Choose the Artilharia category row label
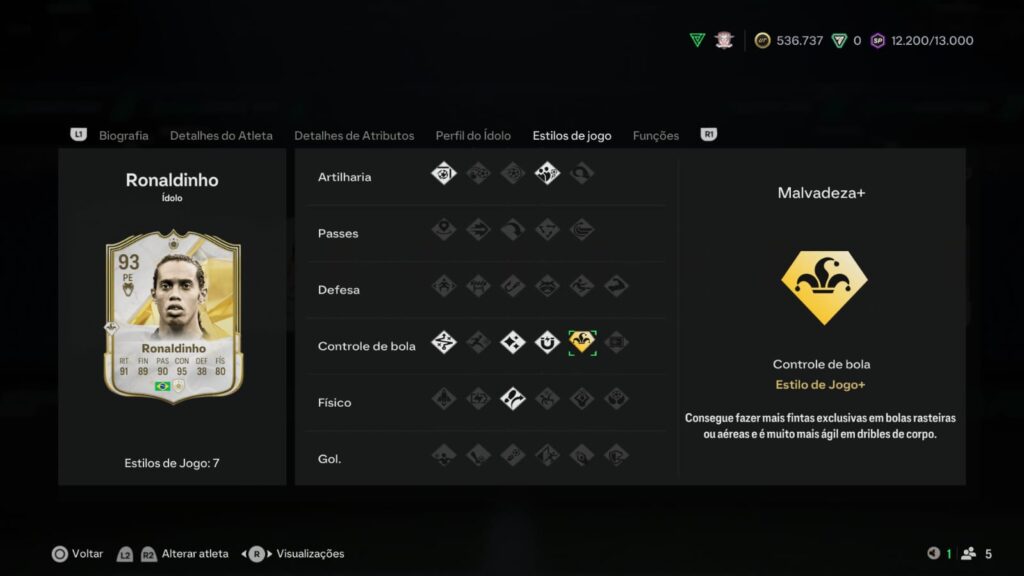1024x576 pixels. tap(344, 177)
